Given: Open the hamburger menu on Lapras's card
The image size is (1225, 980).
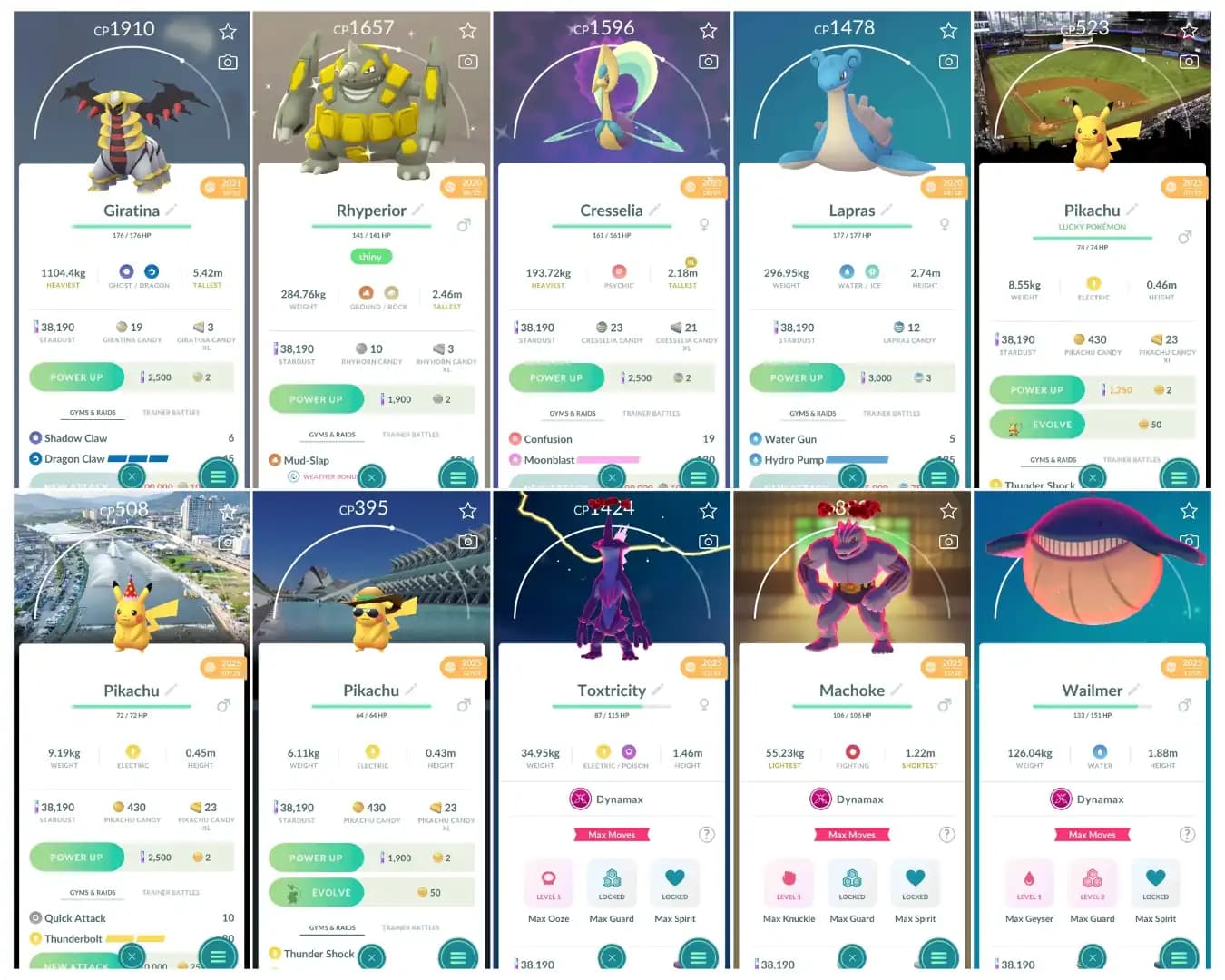Looking at the screenshot, I should (937, 476).
